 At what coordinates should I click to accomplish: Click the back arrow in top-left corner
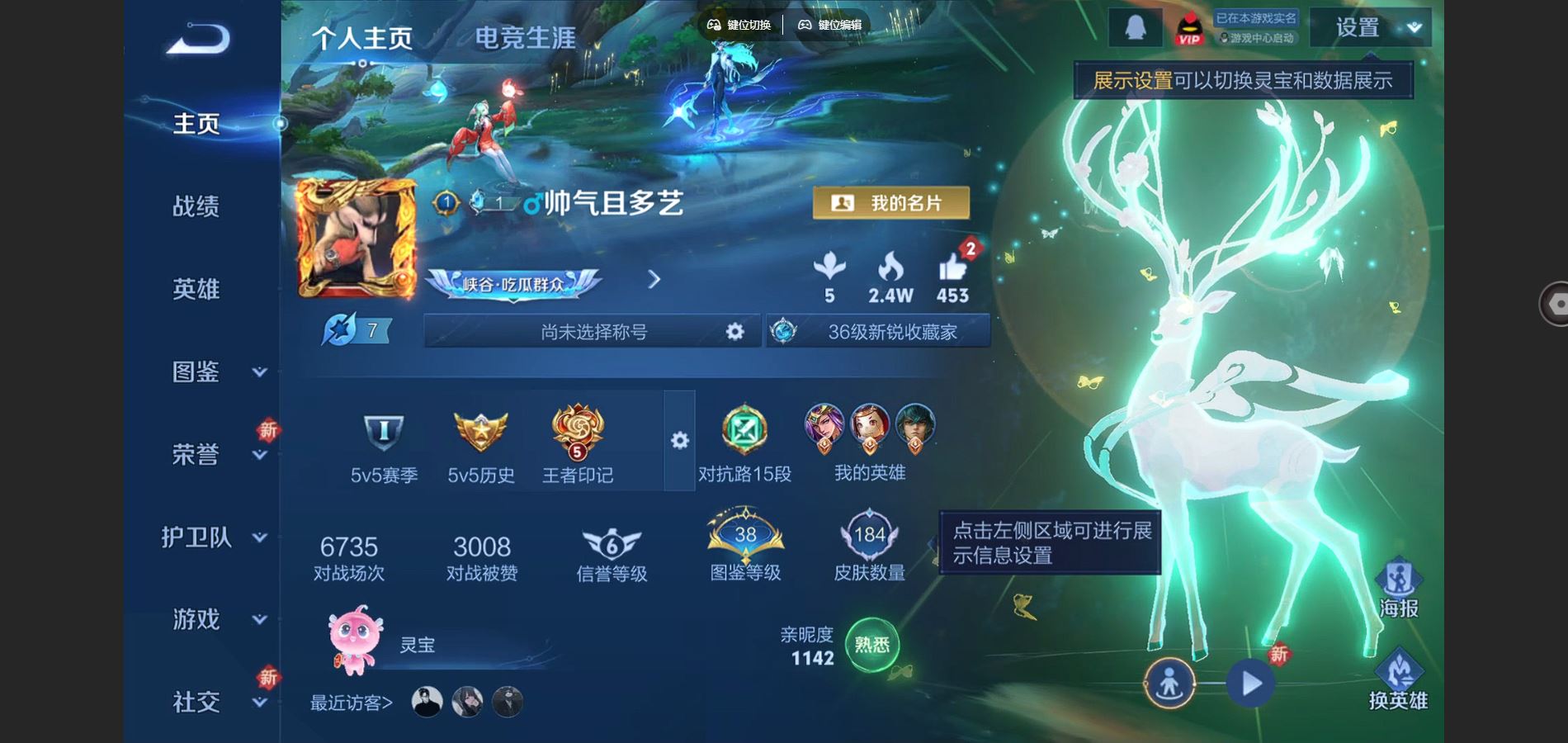[x=196, y=37]
